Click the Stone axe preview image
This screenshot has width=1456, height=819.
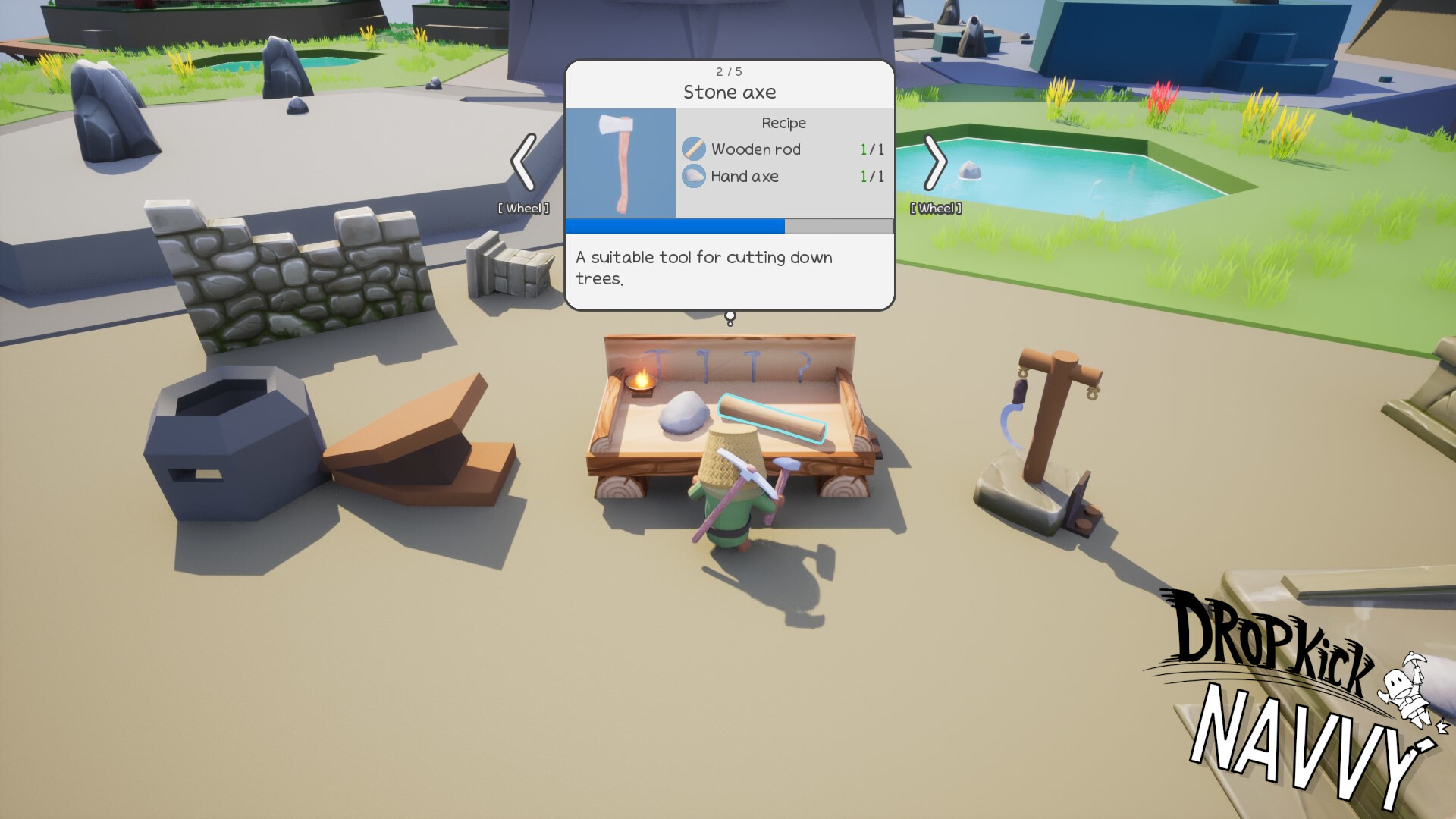pyautogui.click(x=620, y=162)
